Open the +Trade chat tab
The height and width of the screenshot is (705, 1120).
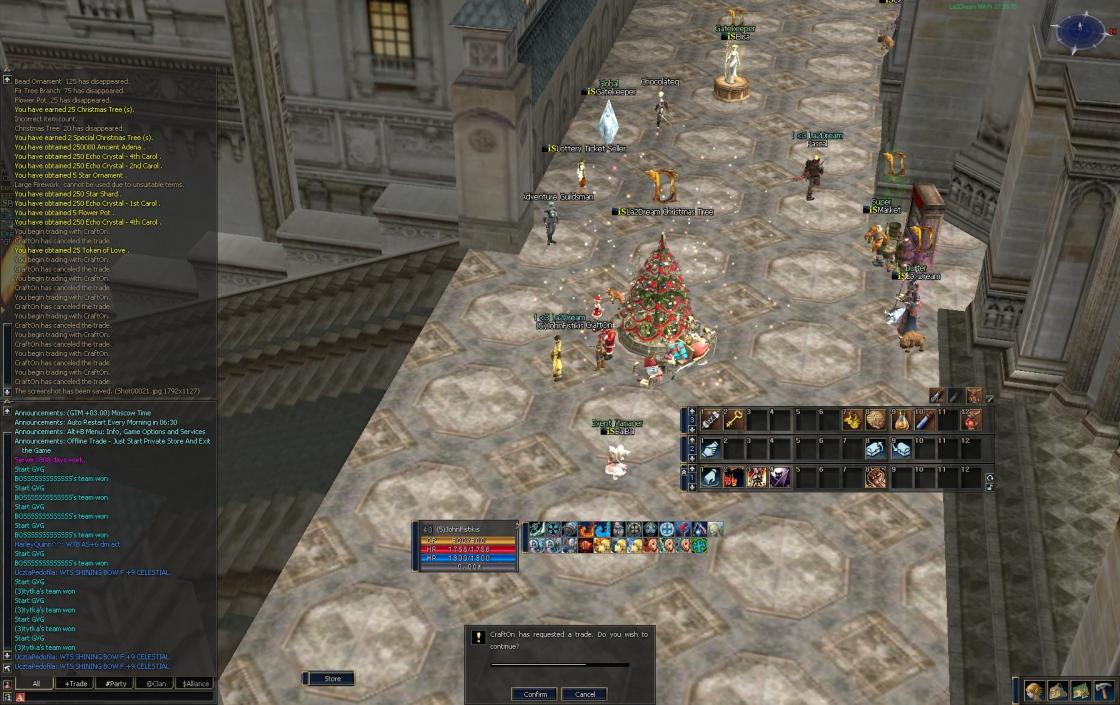pyautogui.click(x=76, y=684)
